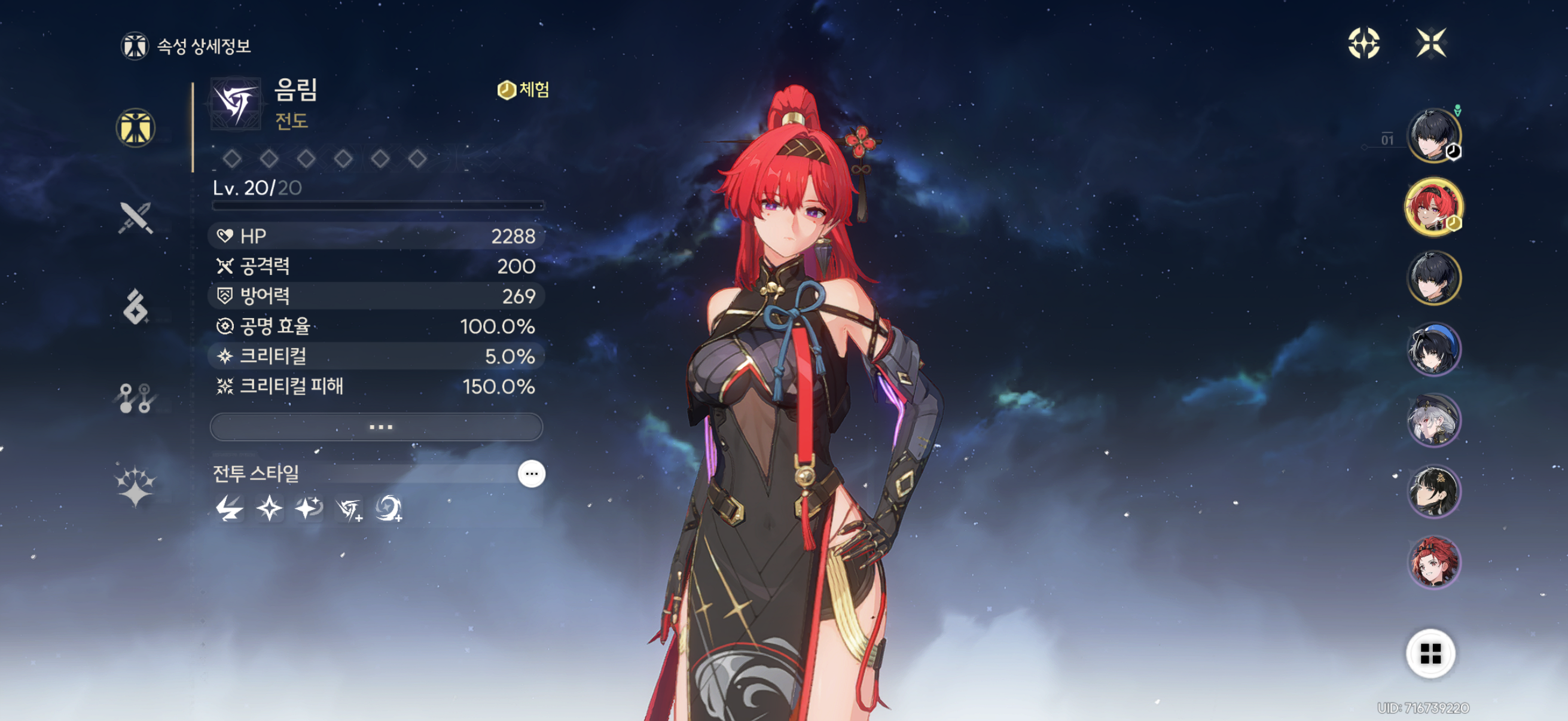
Task: Click the round crosshair icon beside close
Action: click(x=1363, y=43)
